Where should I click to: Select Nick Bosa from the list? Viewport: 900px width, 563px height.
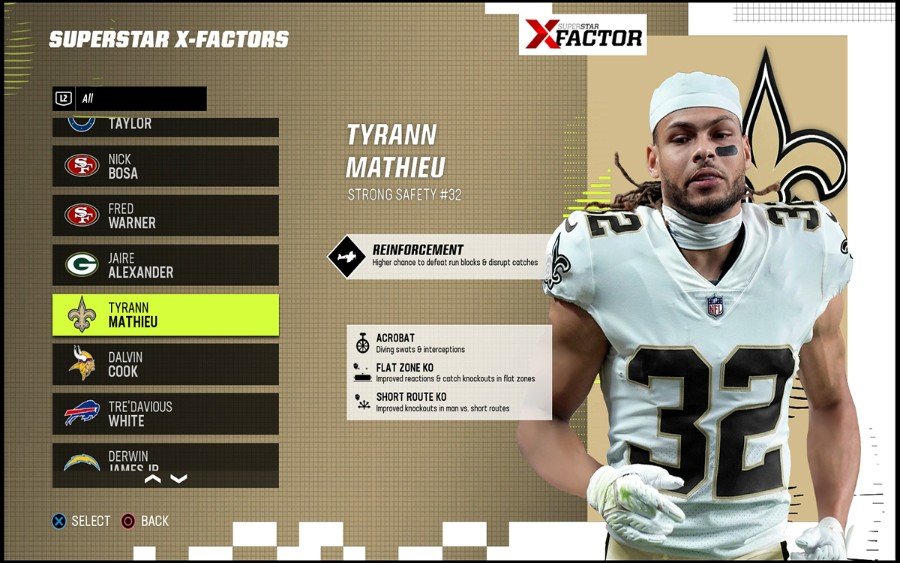165,166
